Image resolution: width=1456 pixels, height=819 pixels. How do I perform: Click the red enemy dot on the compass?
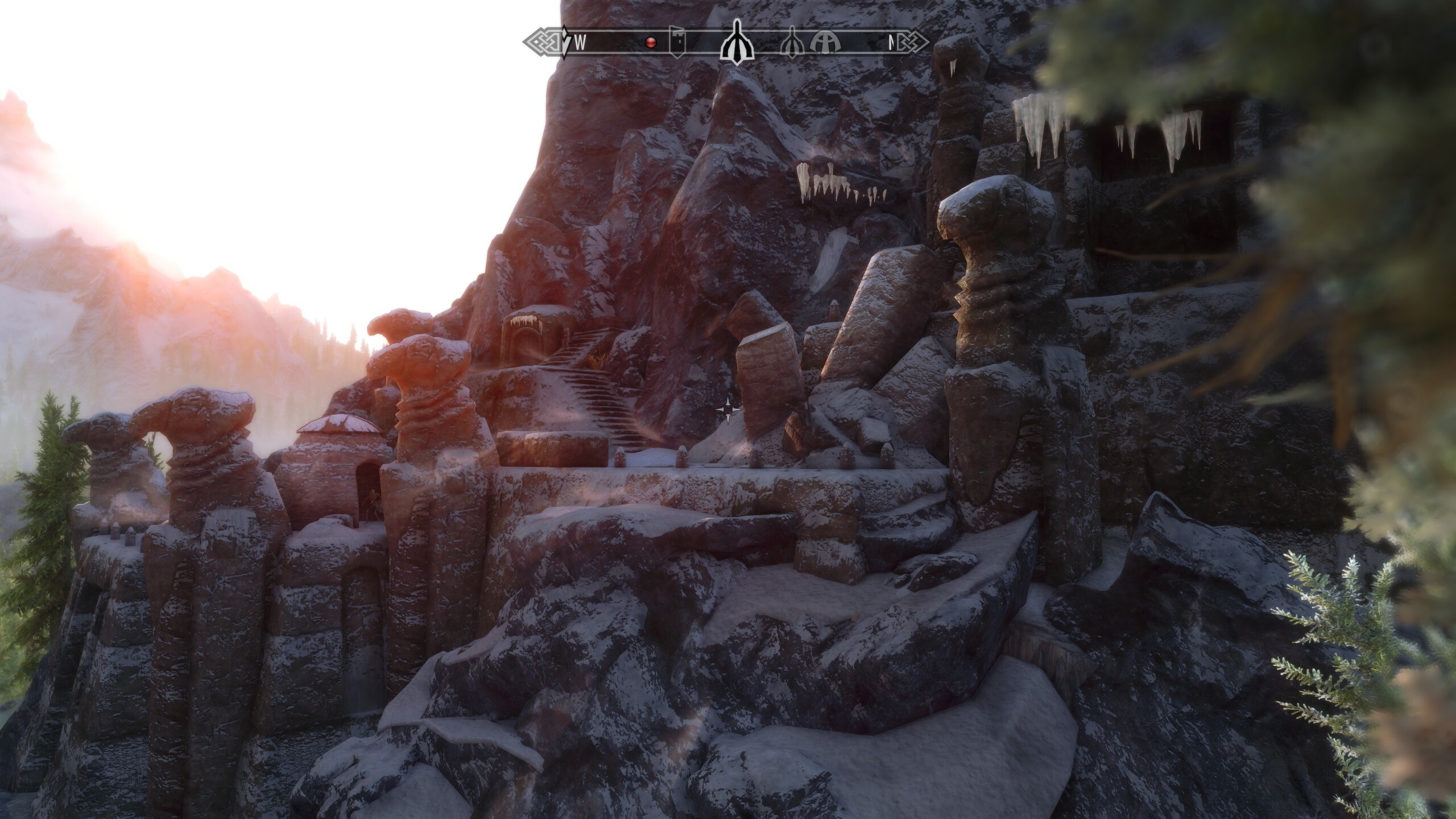click(x=652, y=42)
